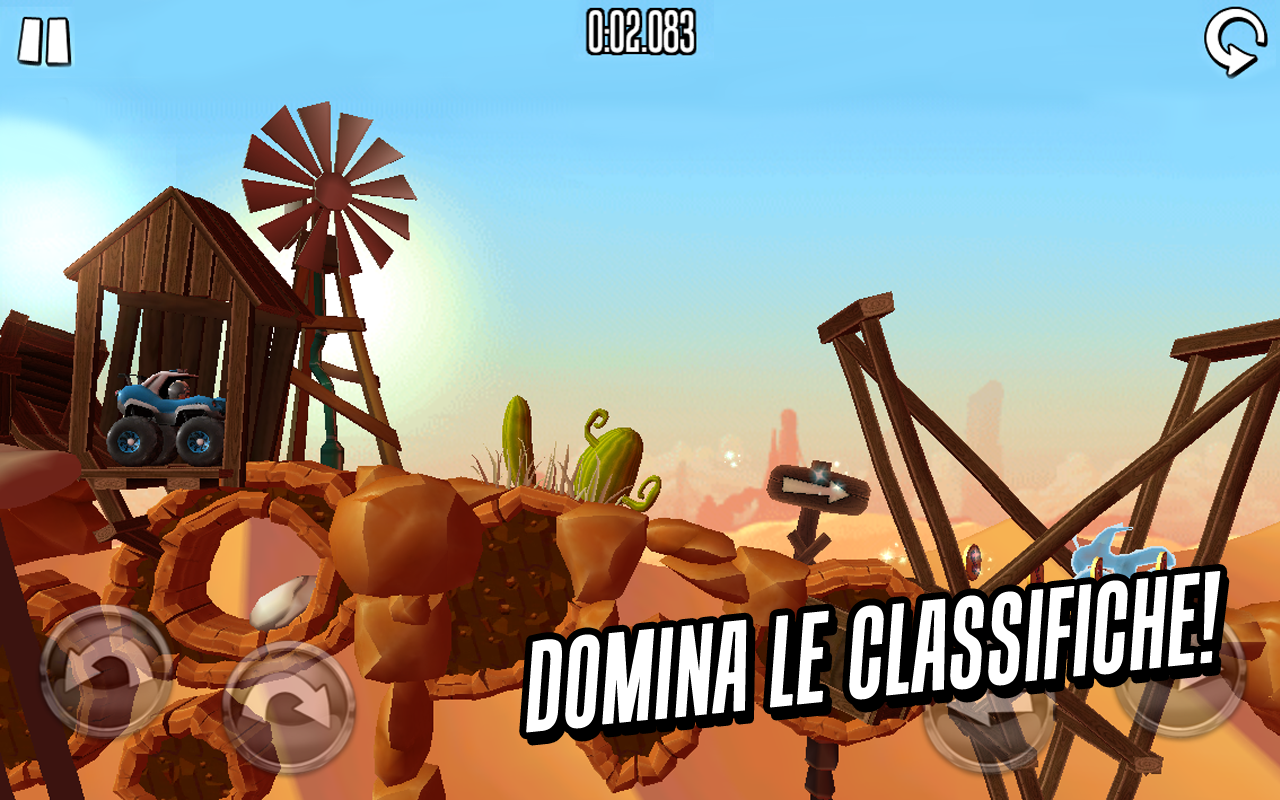Image resolution: width=1280 pixels, height=800 pixels.
Task: Tap the wooden shack sheltering the truck
Action: tap(175, 280)
